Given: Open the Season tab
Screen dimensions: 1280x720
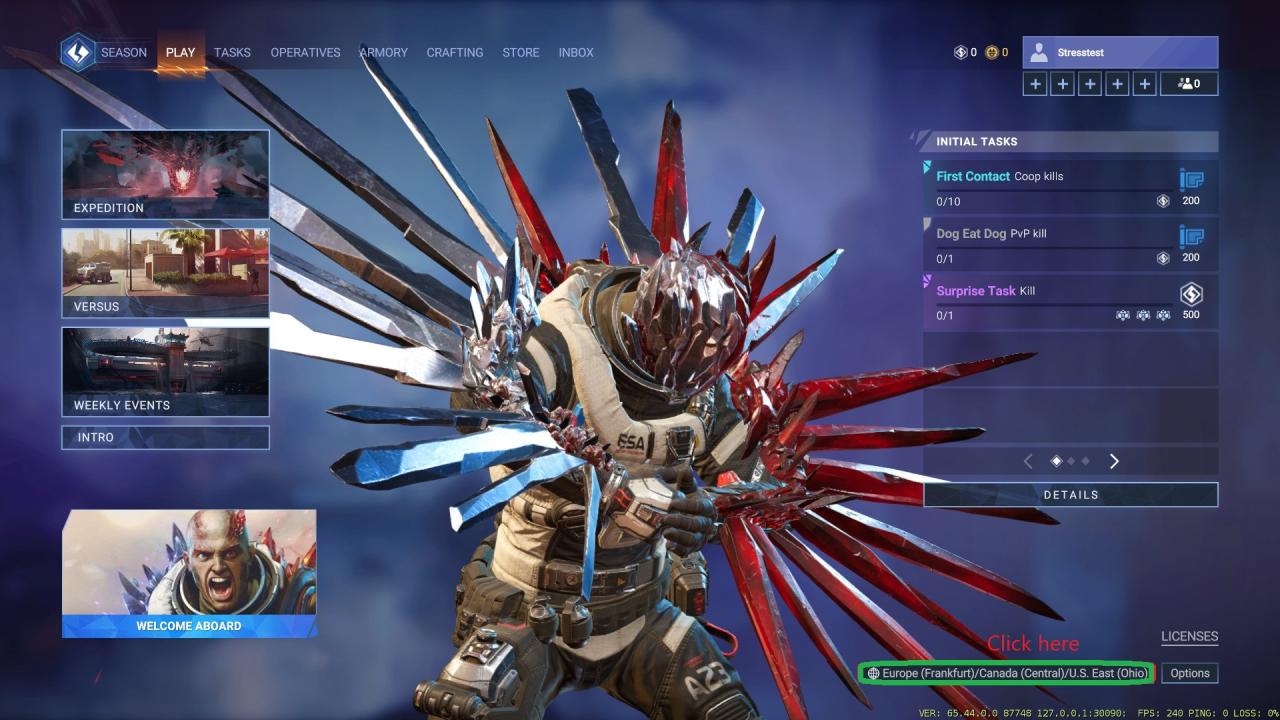Looking at the screenshot, I should [x=123, y=52].
